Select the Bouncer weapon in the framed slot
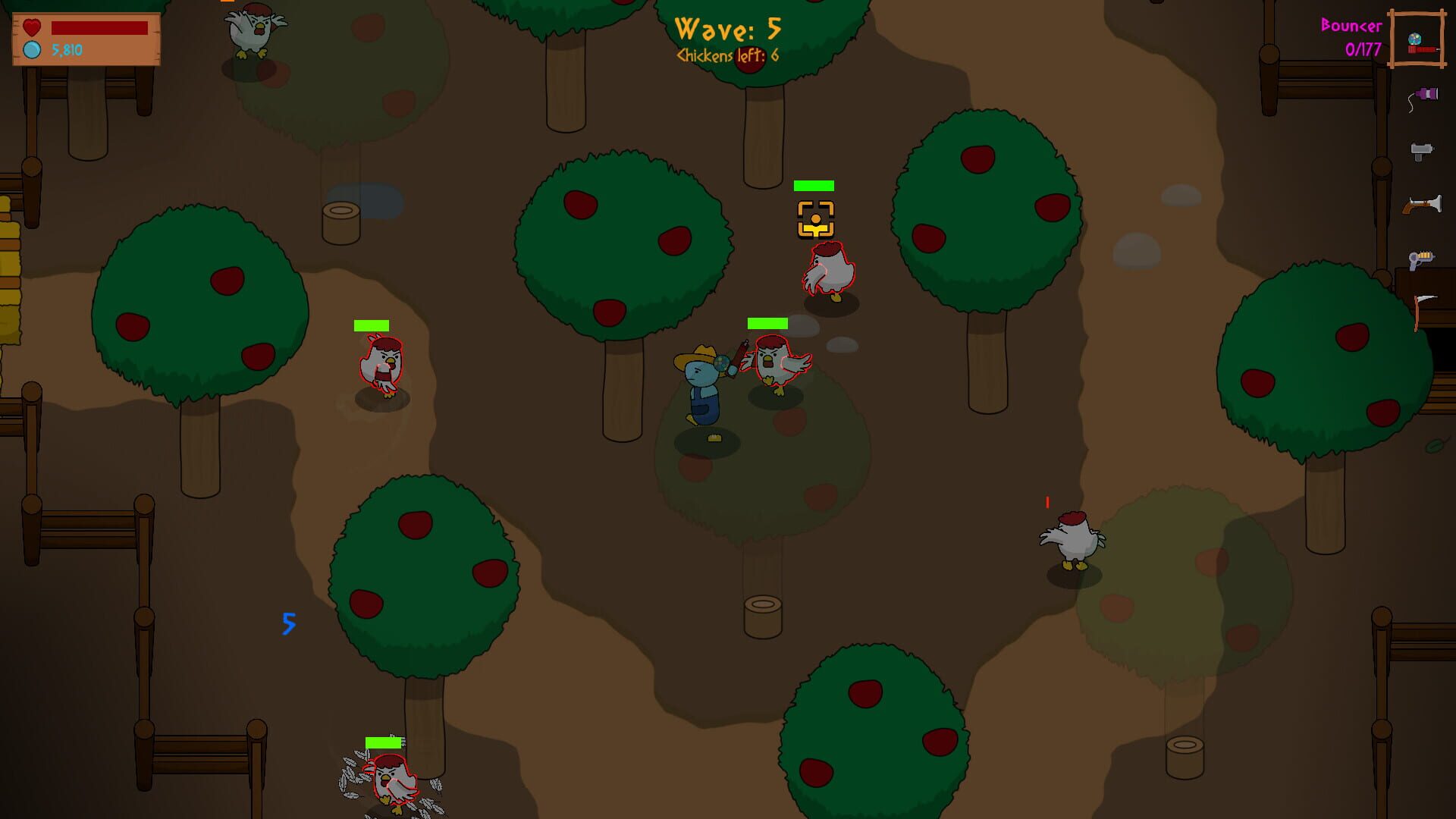 (1419, 42)
